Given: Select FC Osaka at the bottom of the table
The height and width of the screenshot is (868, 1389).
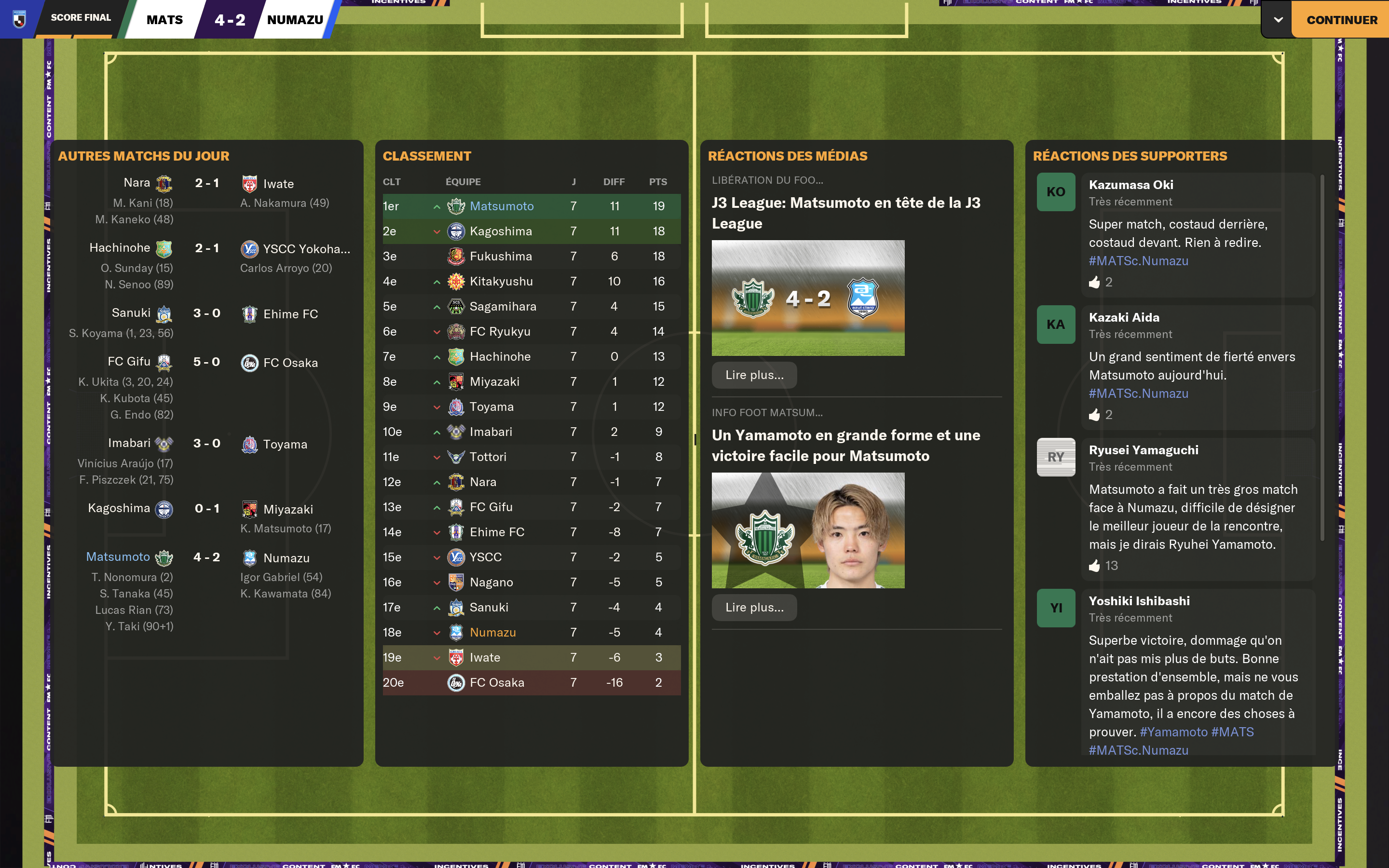Looking at the screenshot, I should 496,682.
